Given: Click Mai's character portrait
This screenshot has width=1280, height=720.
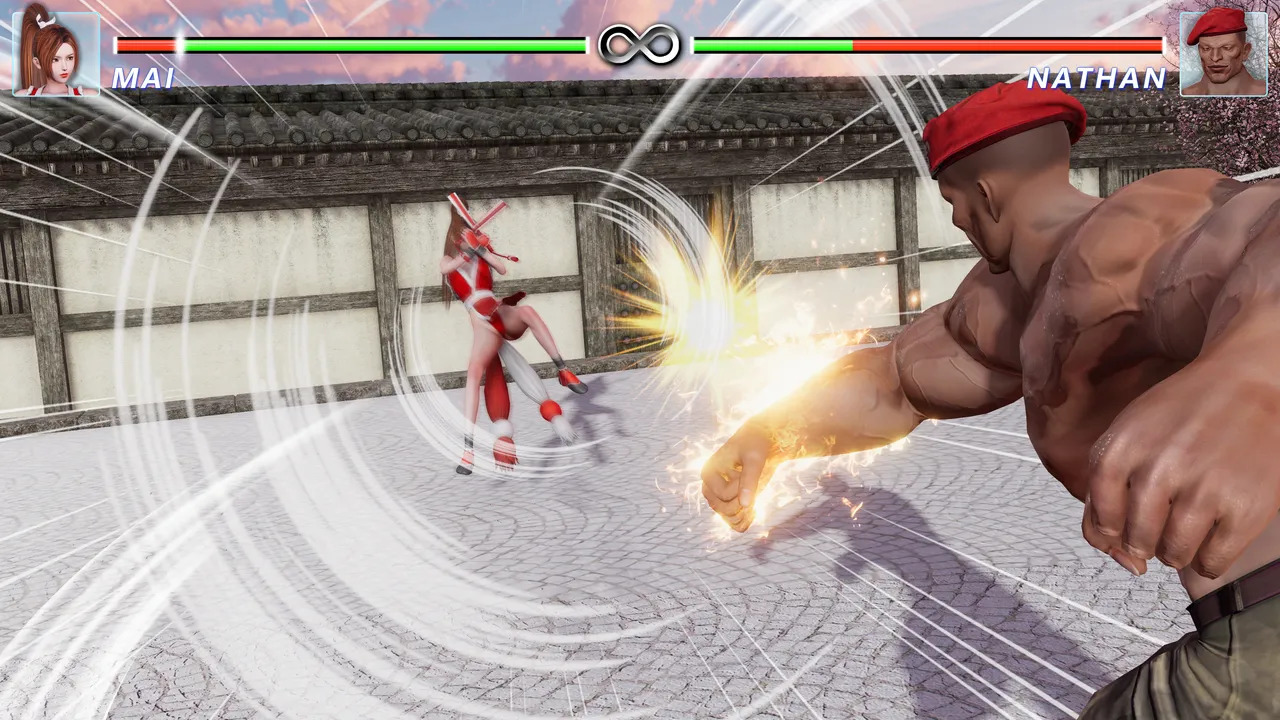Looking at the screenshot, I should [x=56, y=52].
